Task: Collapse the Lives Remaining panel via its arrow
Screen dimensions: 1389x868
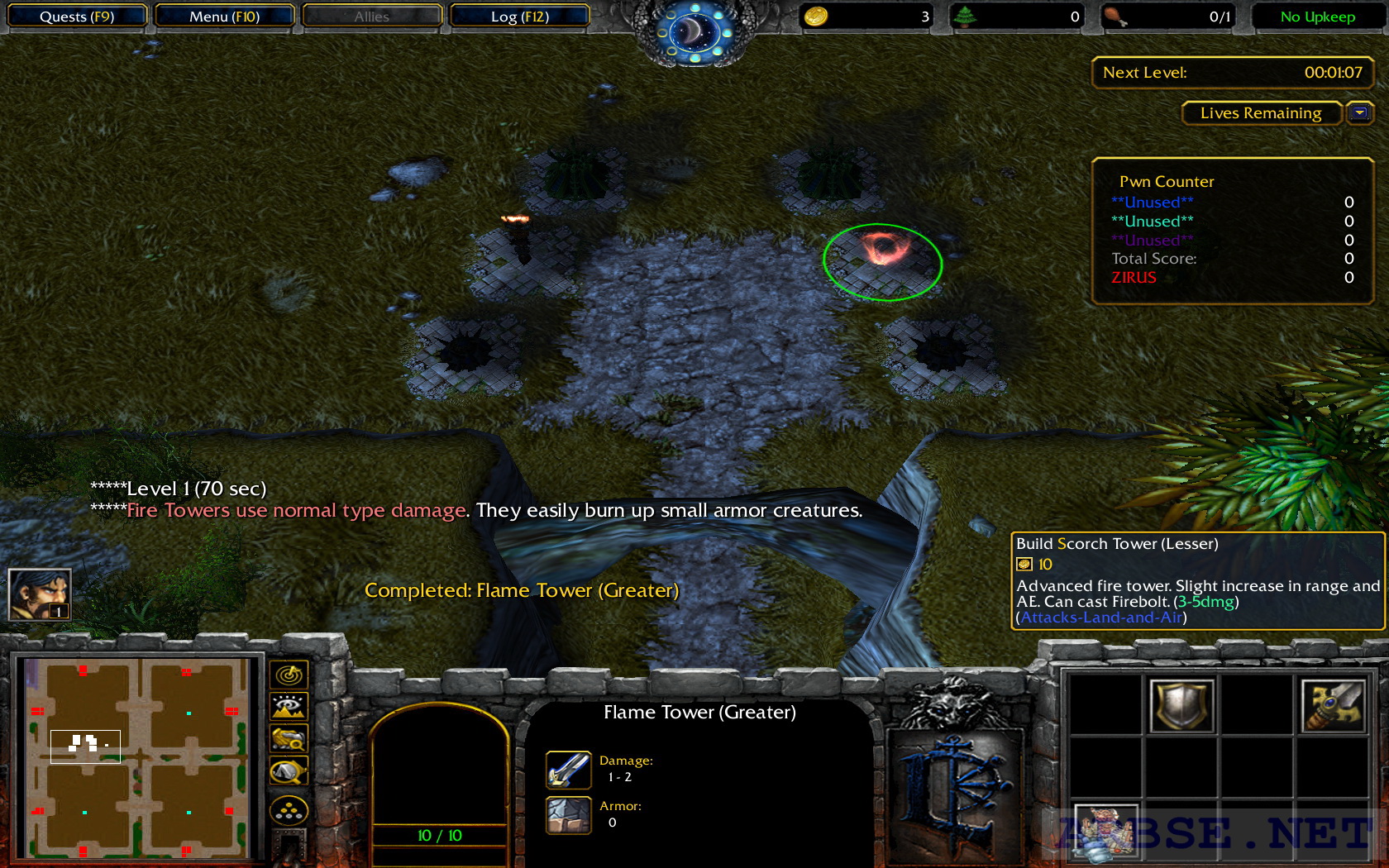Action: [x=1359, y=113]
